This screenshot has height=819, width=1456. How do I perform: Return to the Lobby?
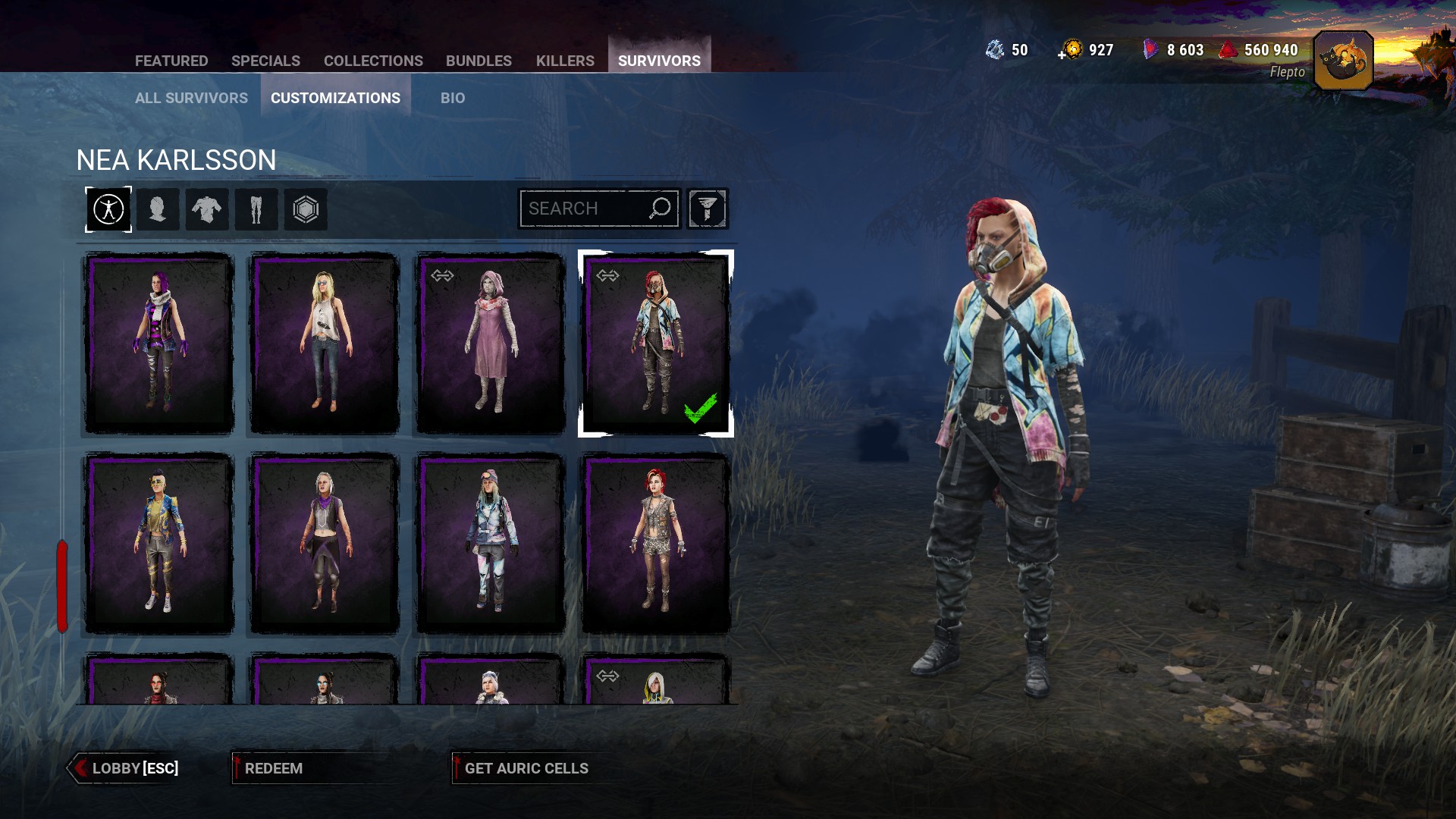pos(126,768)
